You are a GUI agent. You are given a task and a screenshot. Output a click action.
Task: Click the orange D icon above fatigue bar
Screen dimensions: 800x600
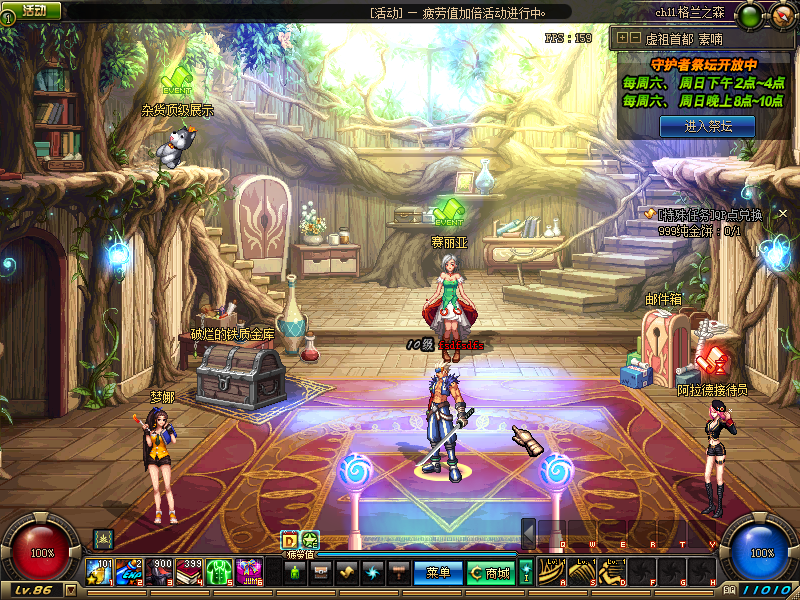(x=289, y=540)
